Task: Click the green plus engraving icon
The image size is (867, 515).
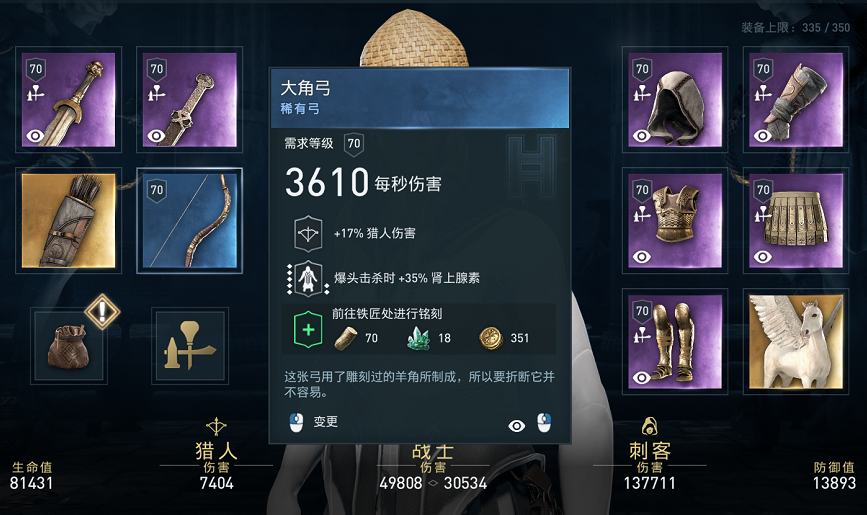Action: point(307,330)
